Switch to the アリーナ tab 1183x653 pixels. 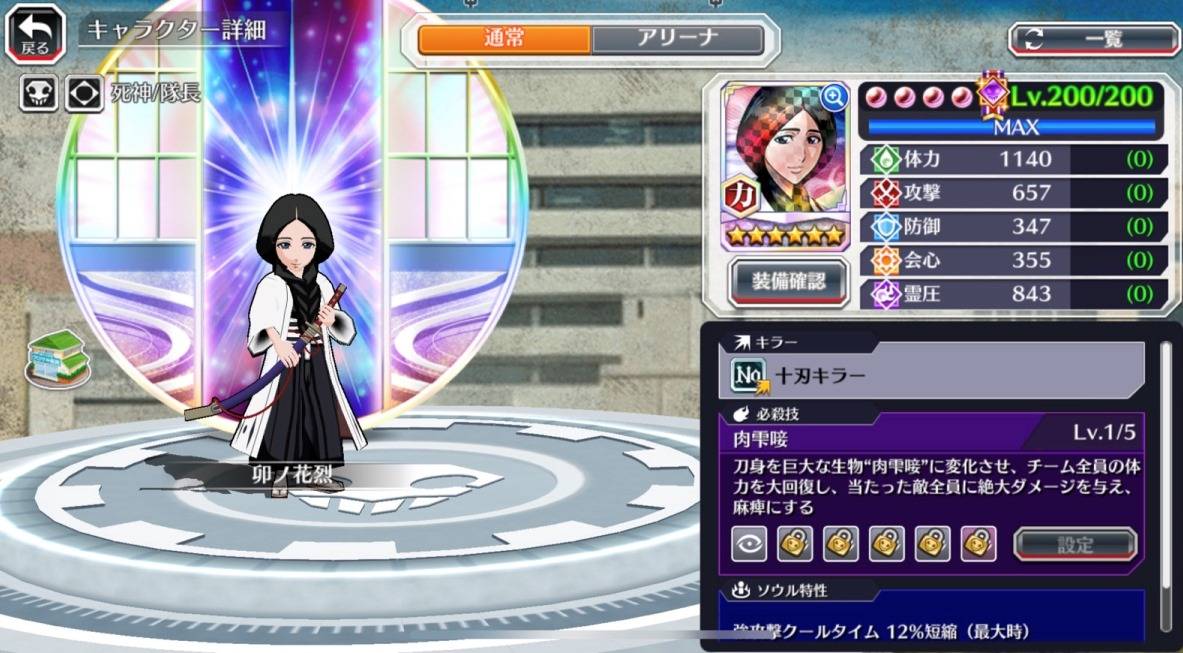678,40
